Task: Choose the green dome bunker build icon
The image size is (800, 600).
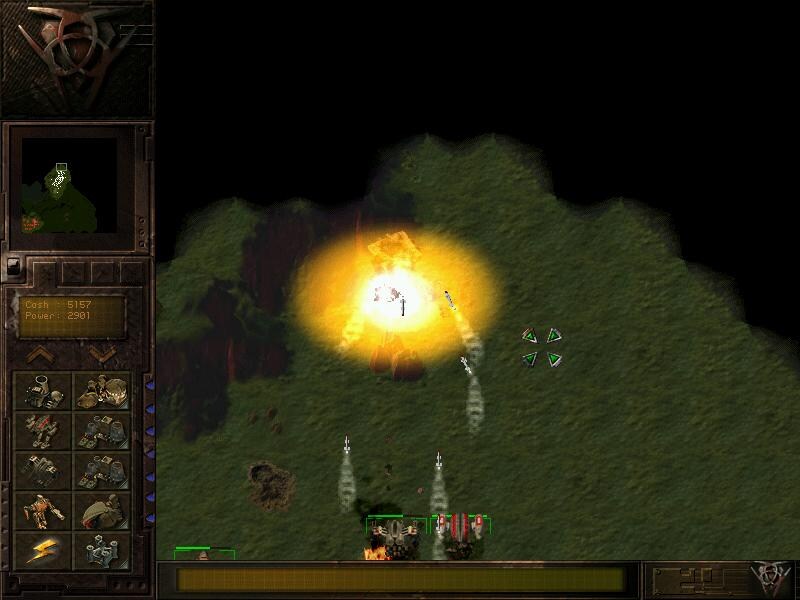Action: pyautogui.click(x=102, y=510)
